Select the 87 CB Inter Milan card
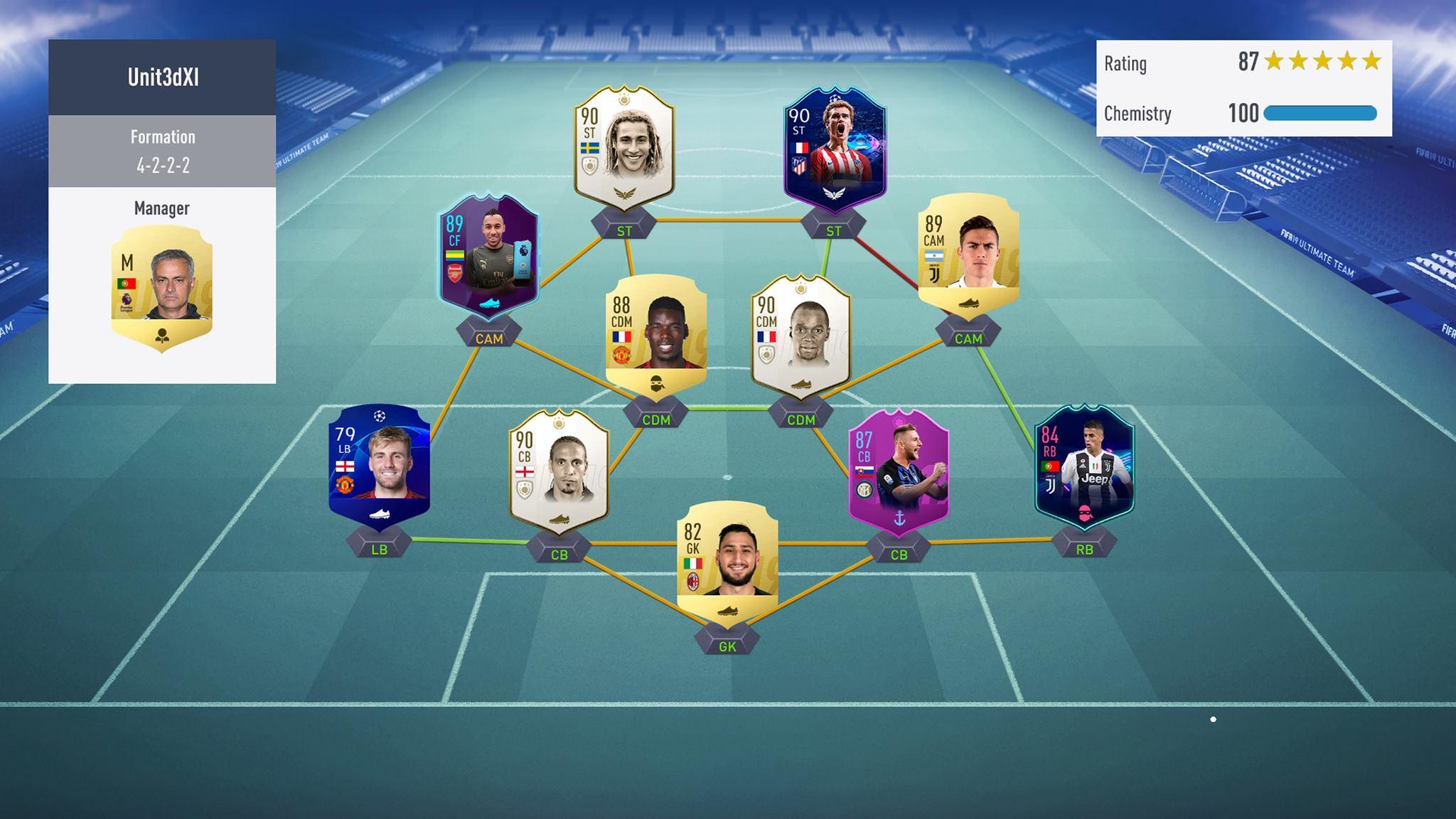The image size is (1456, 819). [899, 469]
